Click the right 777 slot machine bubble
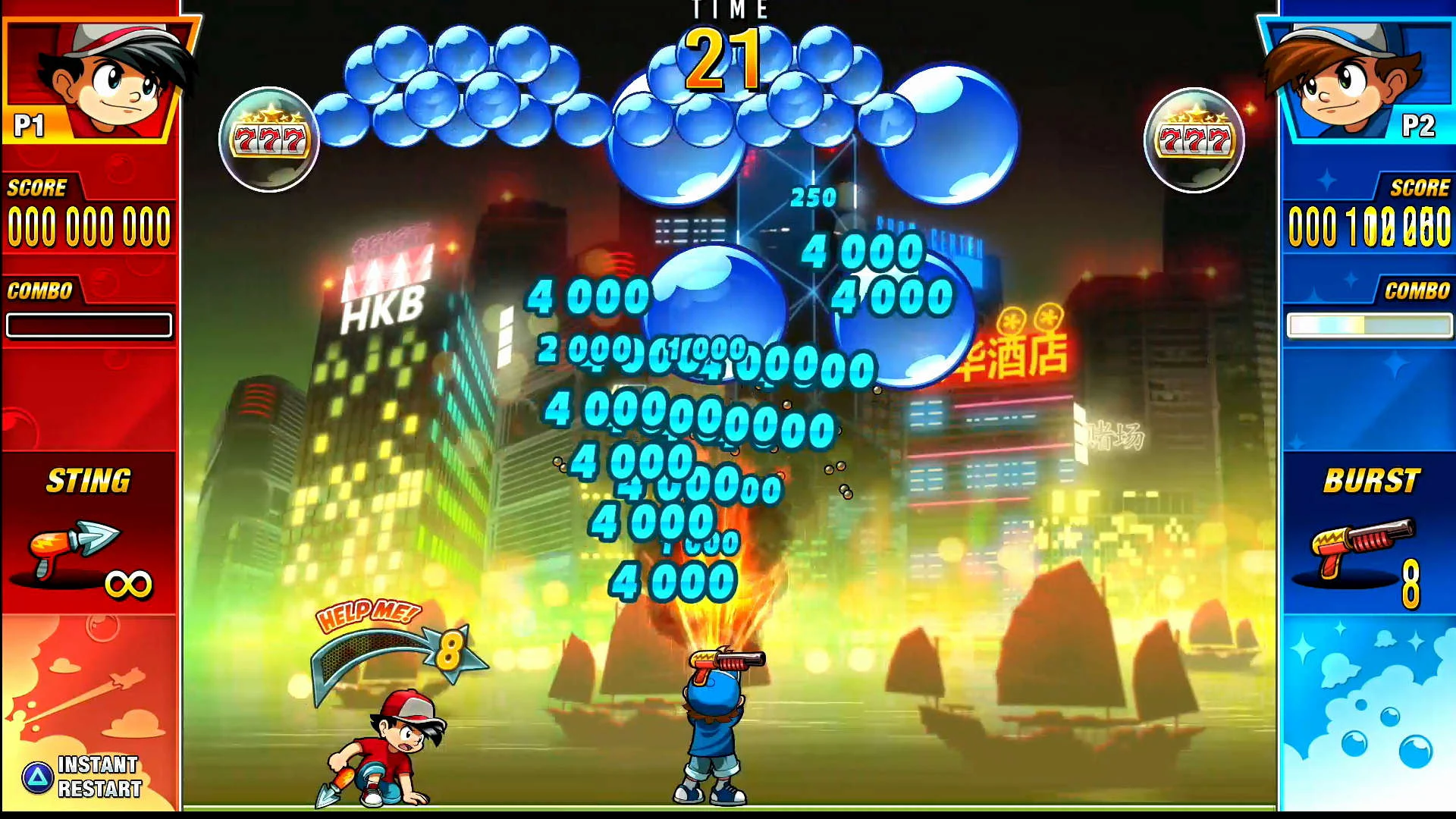Image resolution: width=1456 pixels, height=819 pixels. coord(1194,136)
